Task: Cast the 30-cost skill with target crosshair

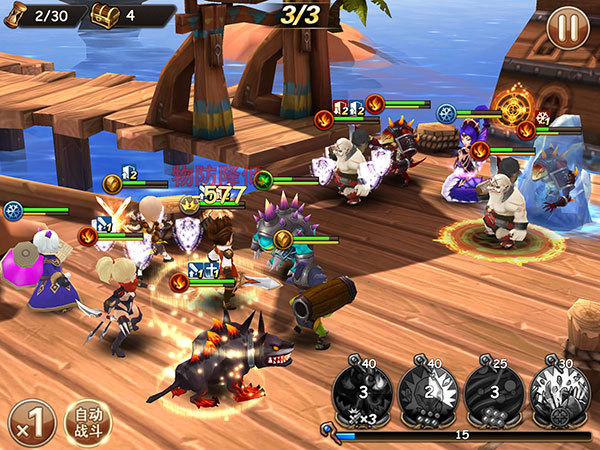Action: pos(559,390)
